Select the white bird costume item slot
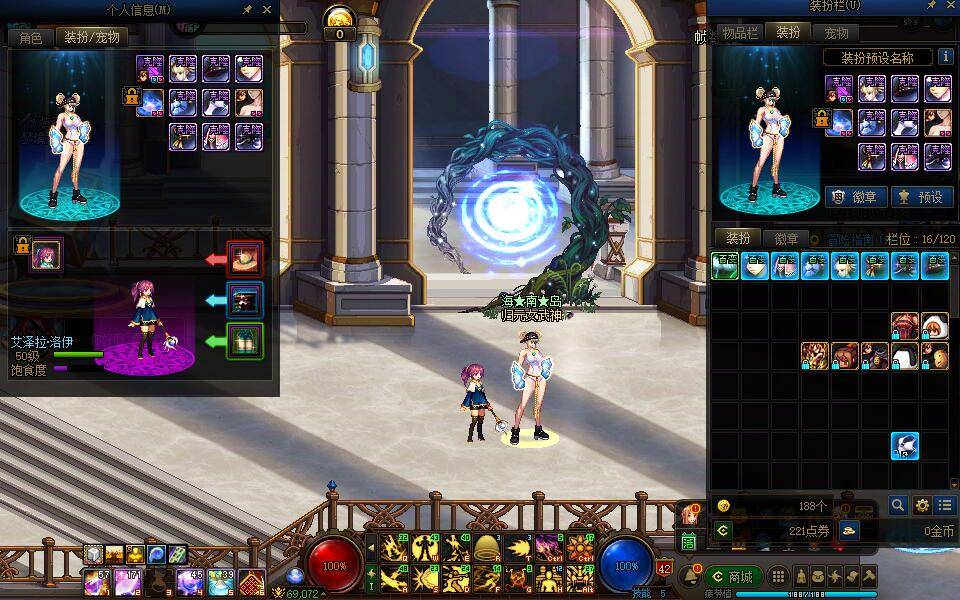960x600 pixels. click(904, 446)
